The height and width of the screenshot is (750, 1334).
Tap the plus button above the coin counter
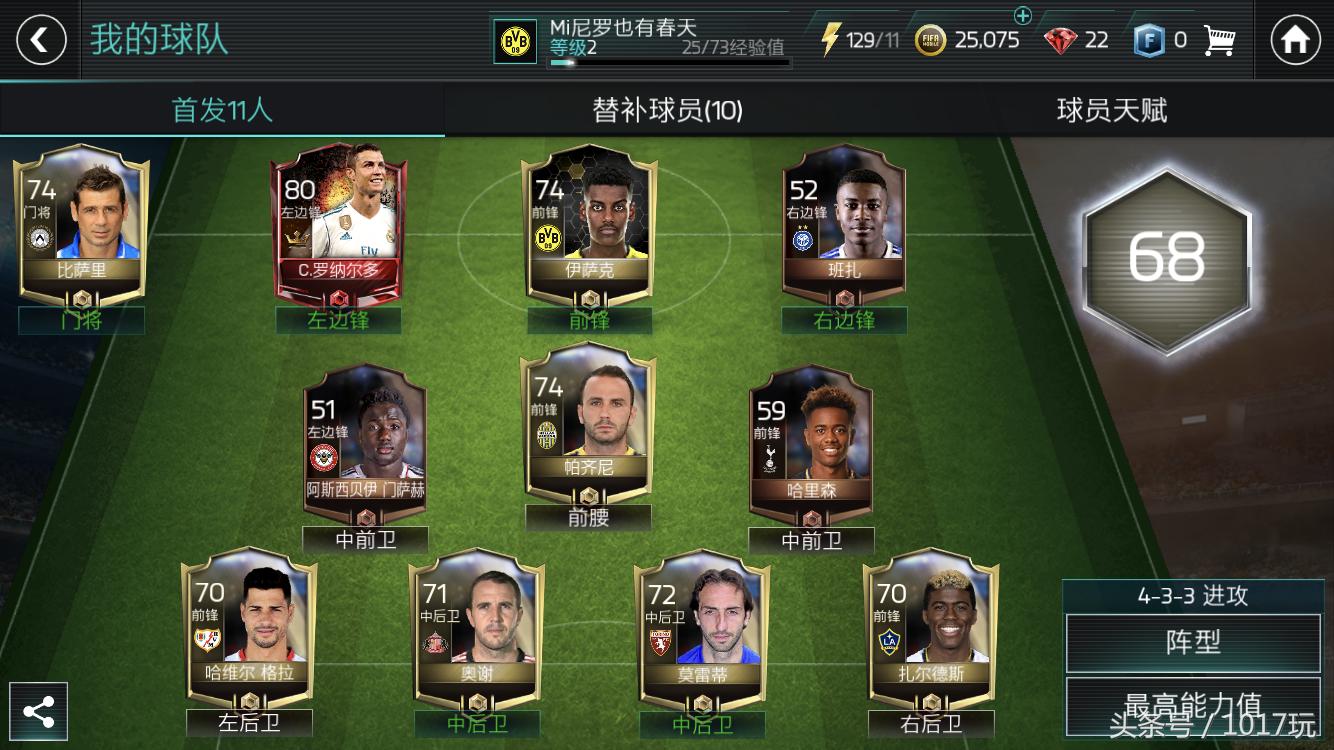tap(1021, 16)
